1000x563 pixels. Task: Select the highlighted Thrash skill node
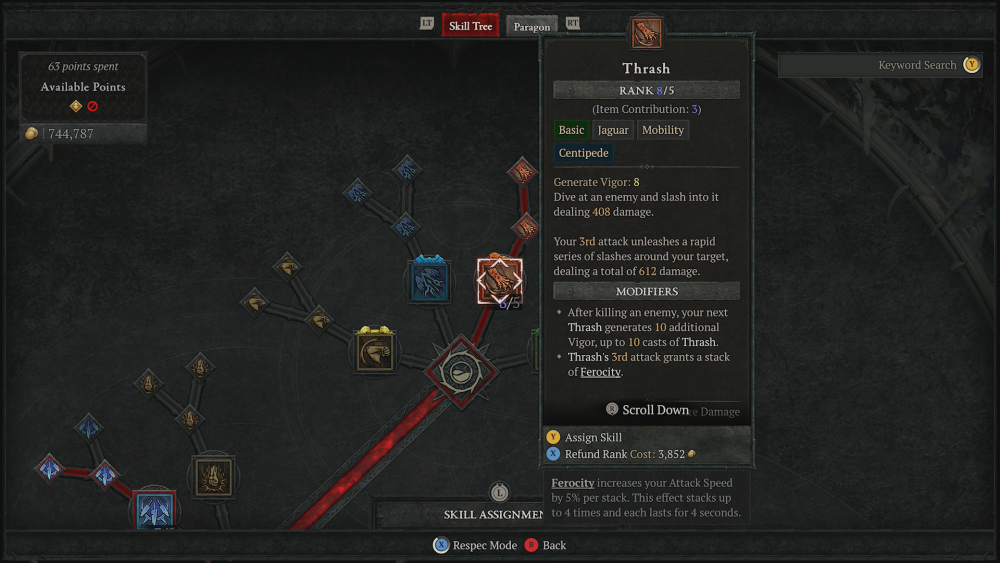499,281
